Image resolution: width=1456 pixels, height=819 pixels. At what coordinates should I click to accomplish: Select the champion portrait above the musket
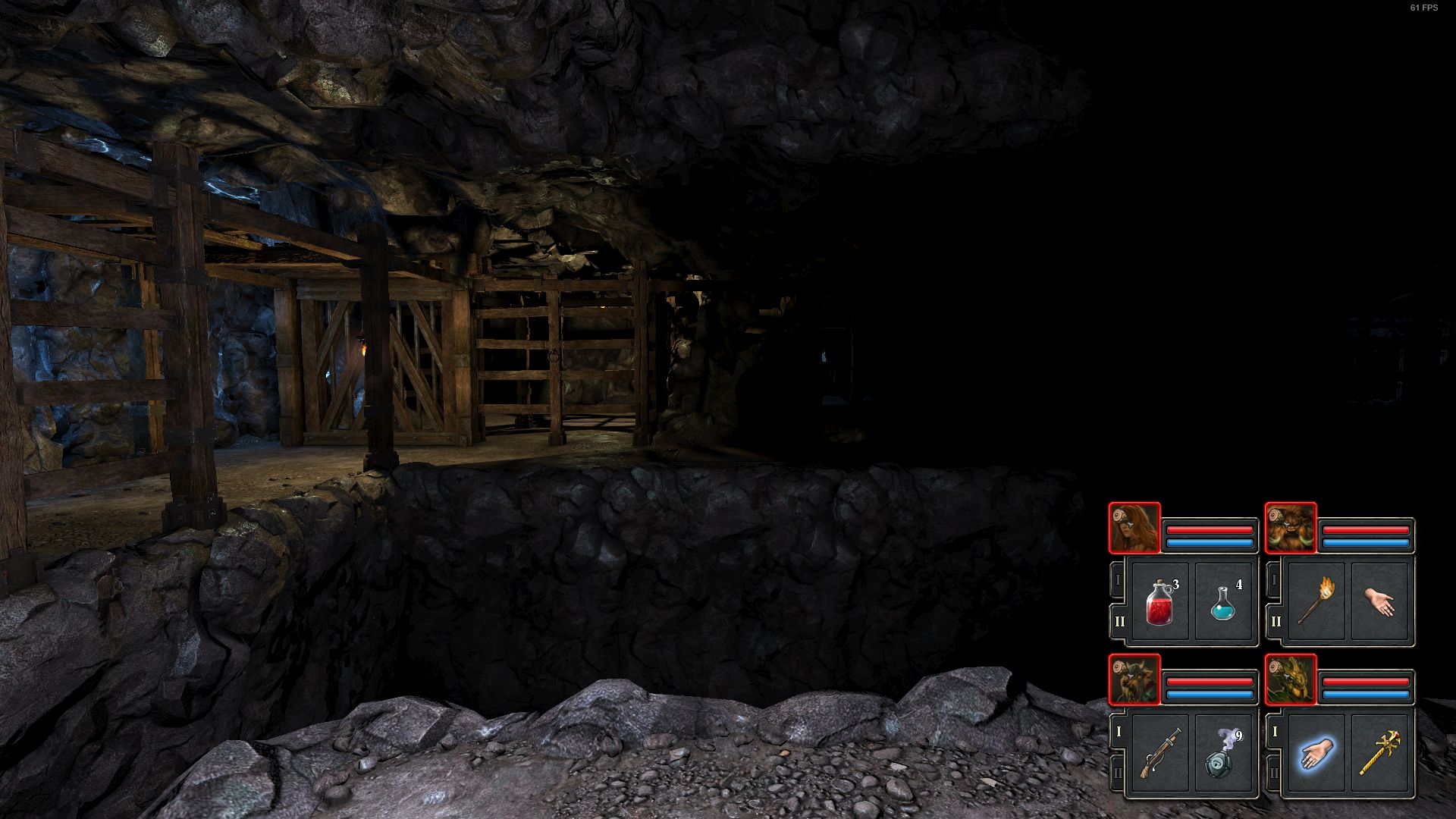(1134, 679)
